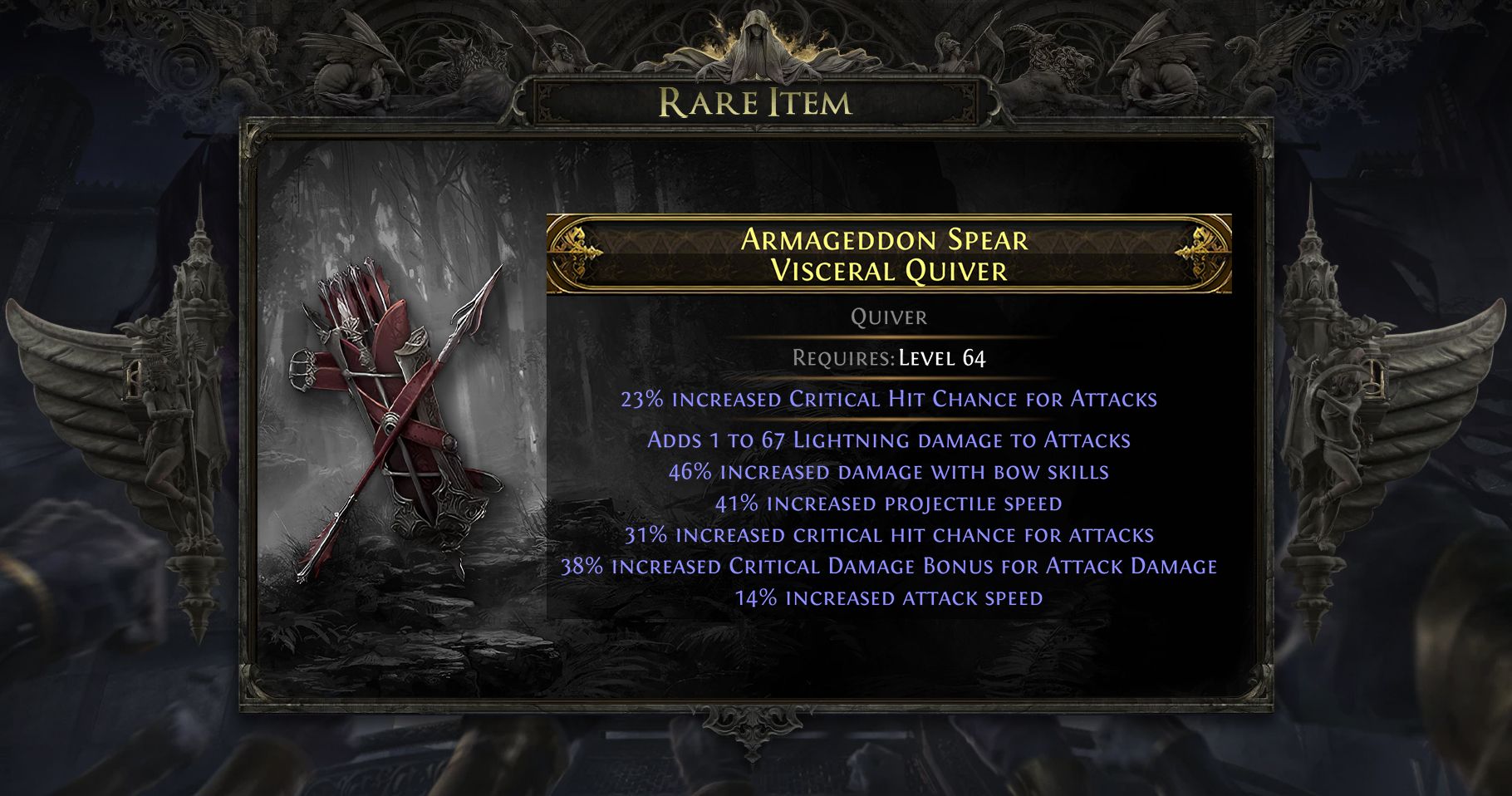Select the Rare Item title tab
This screenshot has width=1512, height=796.
[754, 103]
